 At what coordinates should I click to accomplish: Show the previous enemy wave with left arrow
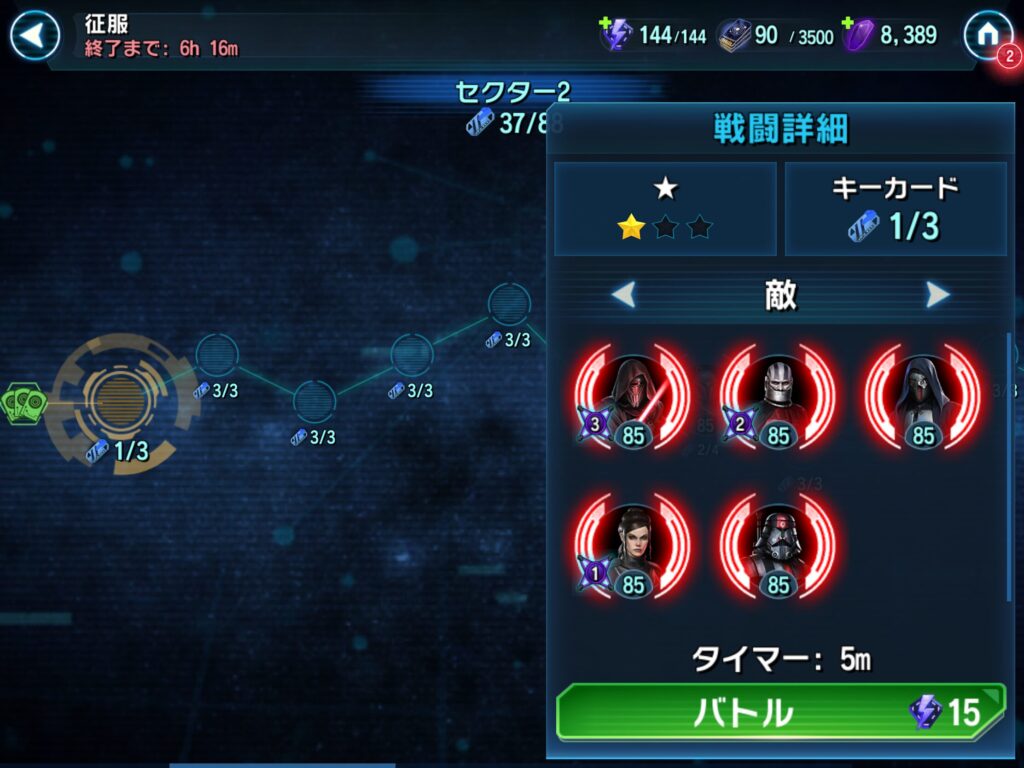624,295
